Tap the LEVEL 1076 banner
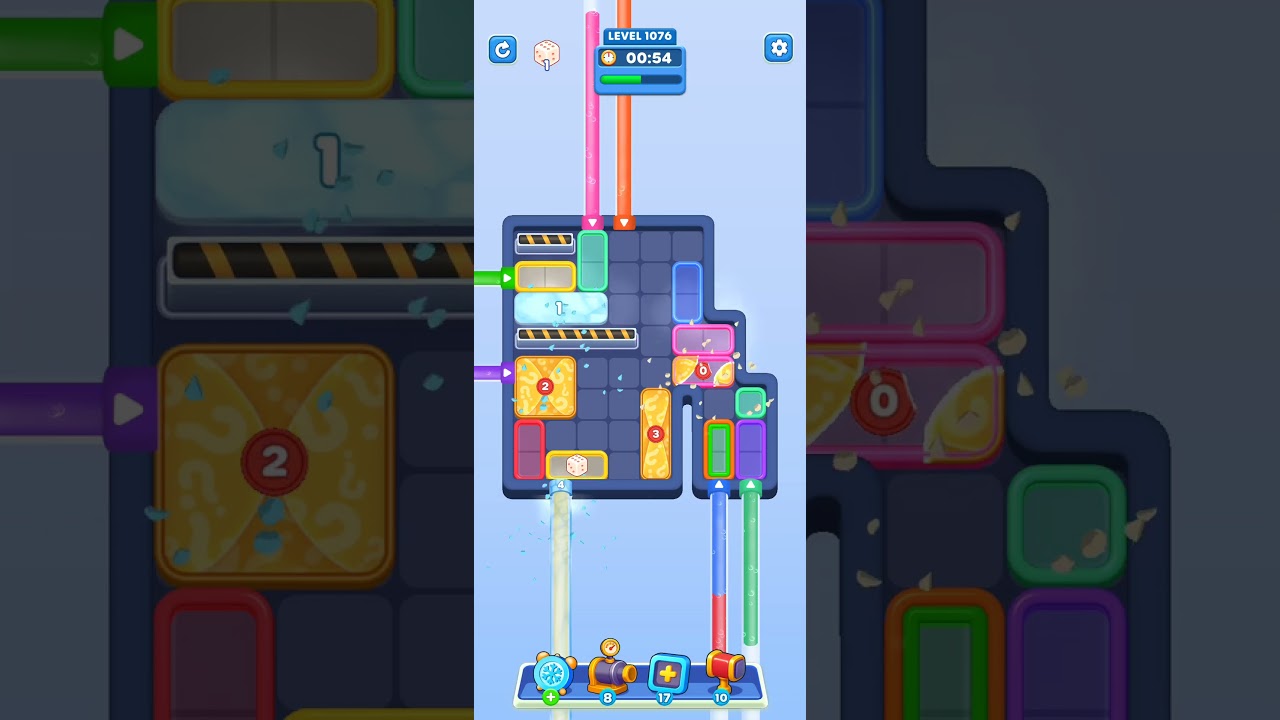 tap(639, 35)
